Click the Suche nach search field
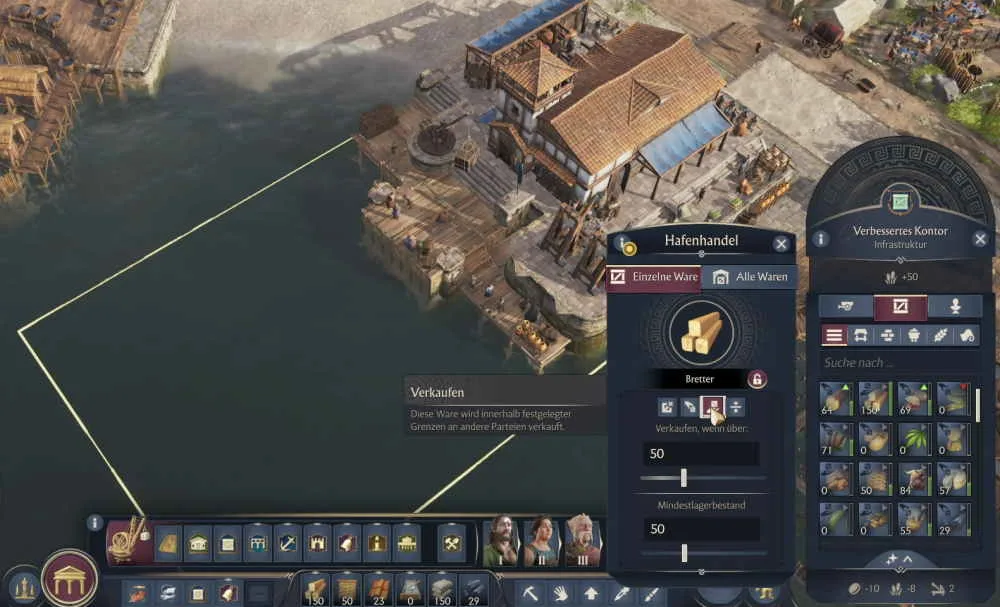Screen dimensions: 1000x607 pyautogui.click(x=895, y=363)
